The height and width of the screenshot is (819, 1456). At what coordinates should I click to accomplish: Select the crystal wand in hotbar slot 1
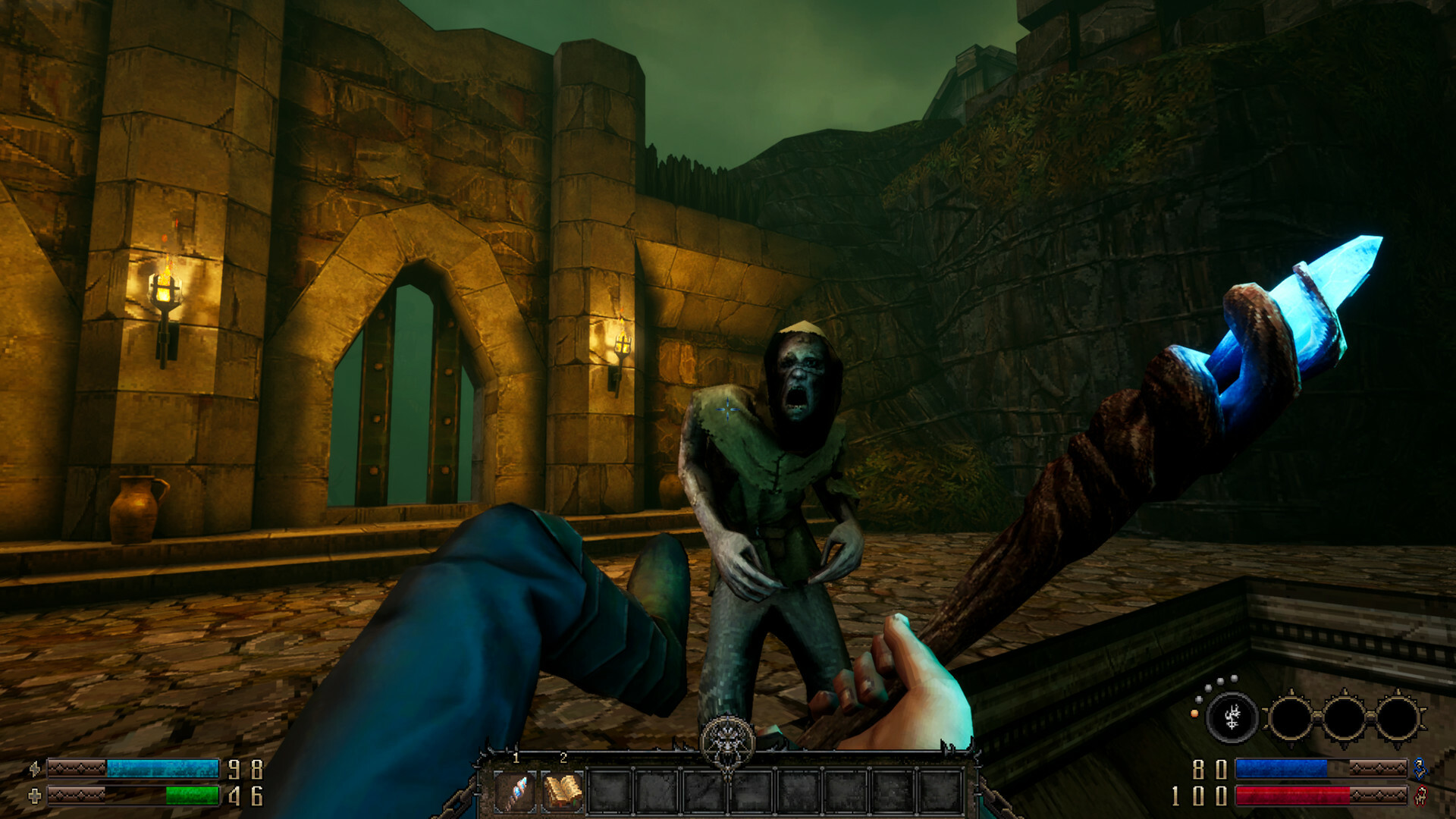[514, 793]
